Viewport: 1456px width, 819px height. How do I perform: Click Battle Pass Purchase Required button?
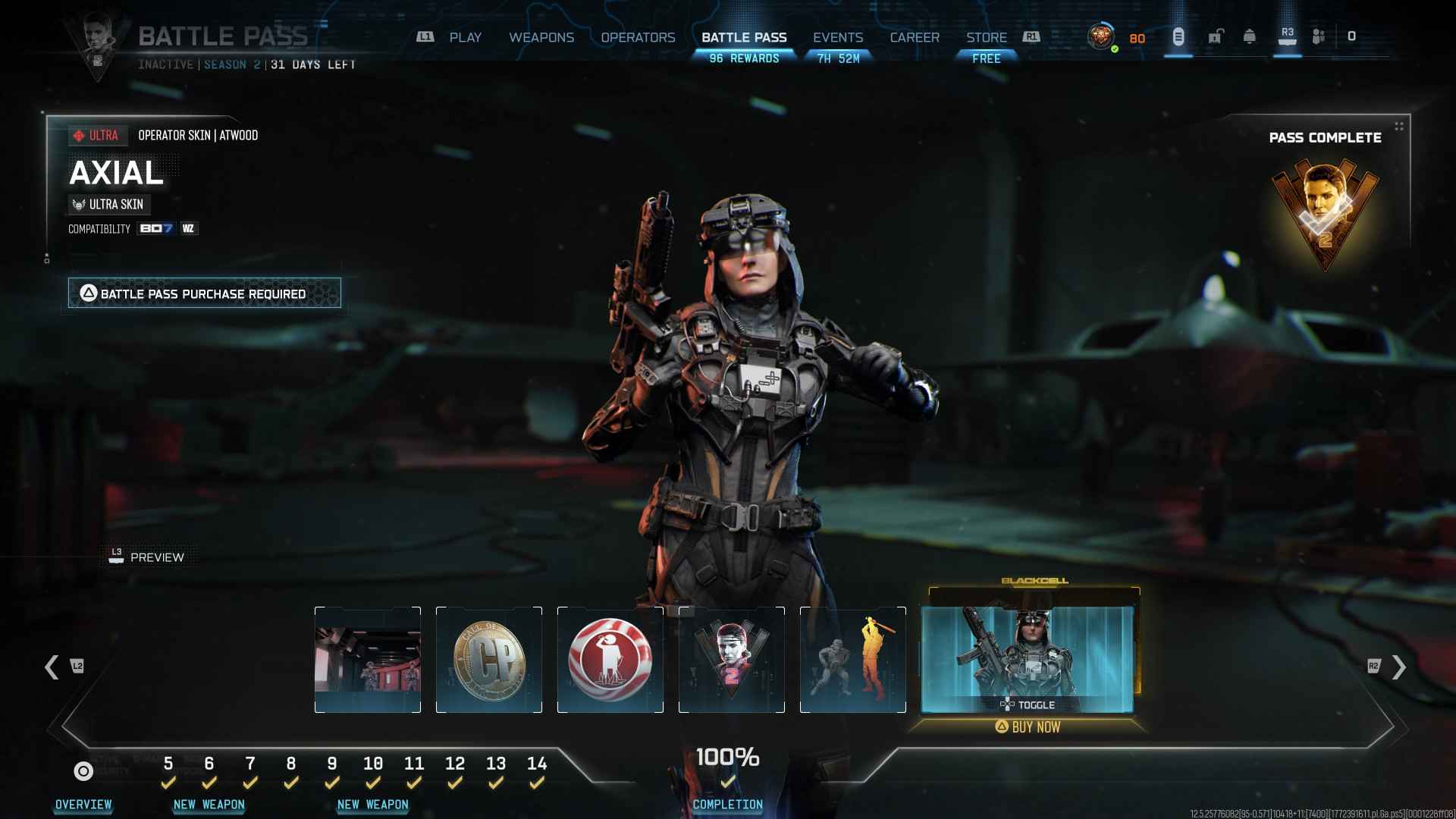204,293
